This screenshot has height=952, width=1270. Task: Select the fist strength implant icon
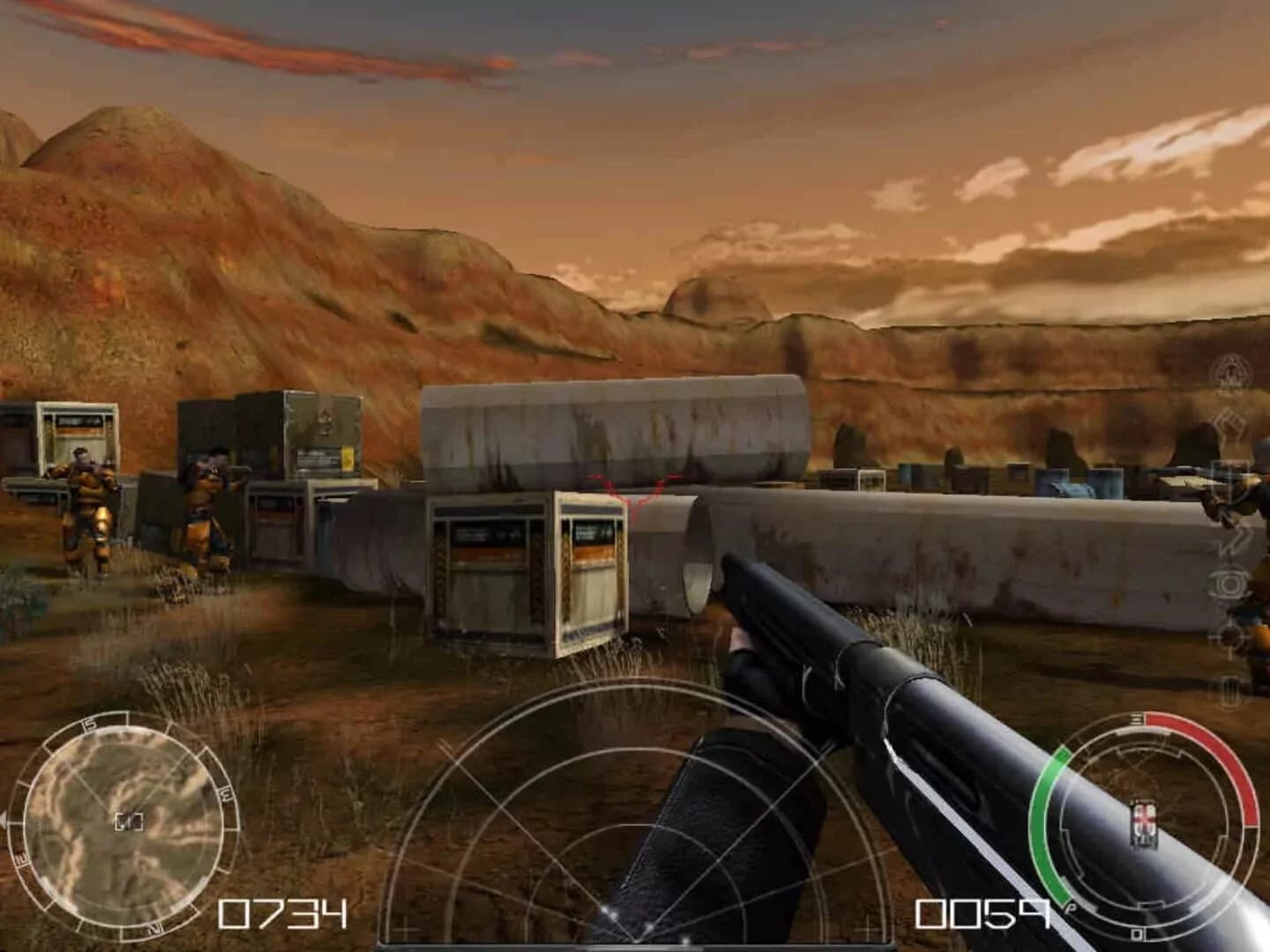pos(1228,428)
